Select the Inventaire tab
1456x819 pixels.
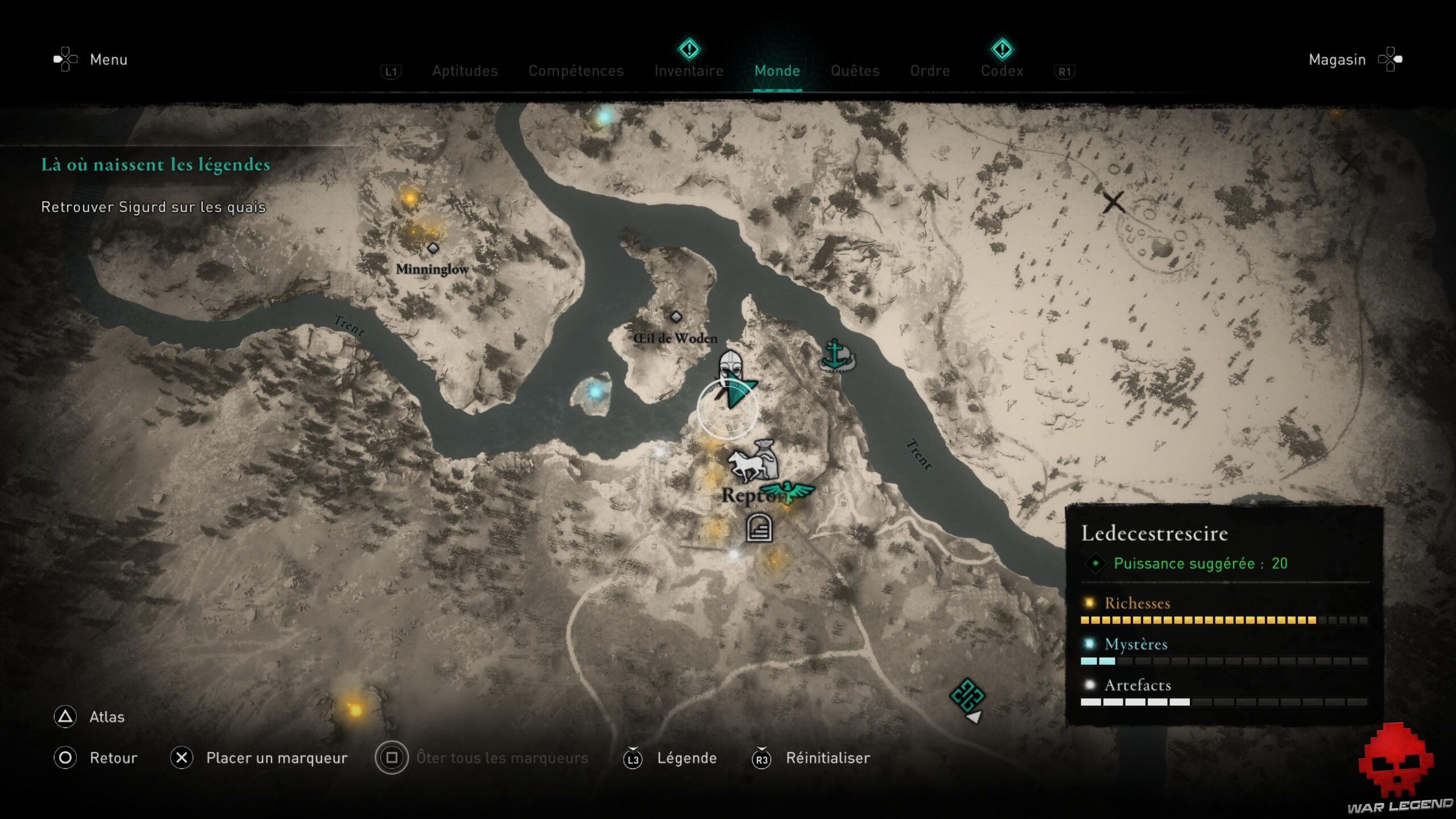click(x=689, y=71)
